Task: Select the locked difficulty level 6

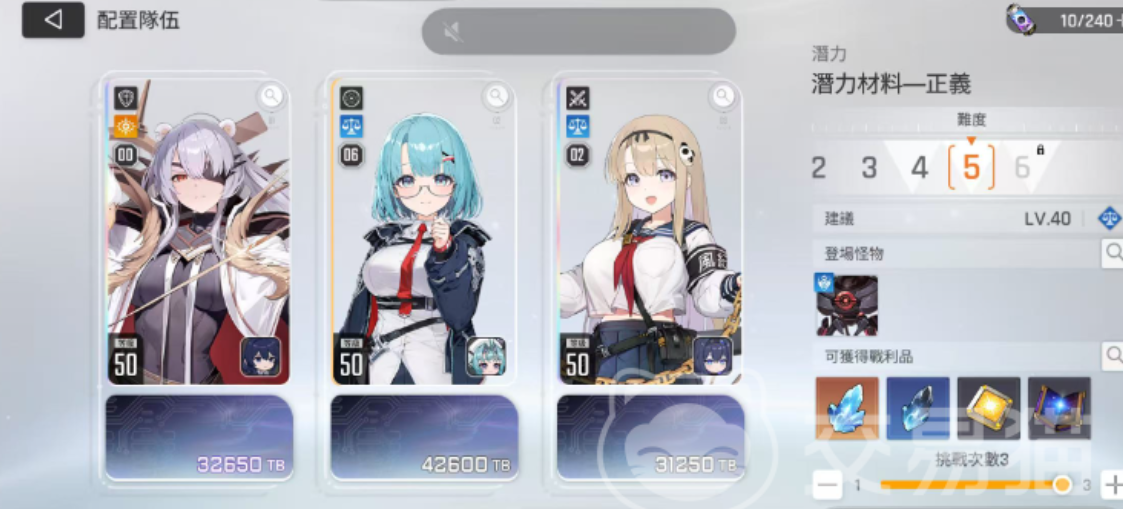Action: pos(1023,167)
